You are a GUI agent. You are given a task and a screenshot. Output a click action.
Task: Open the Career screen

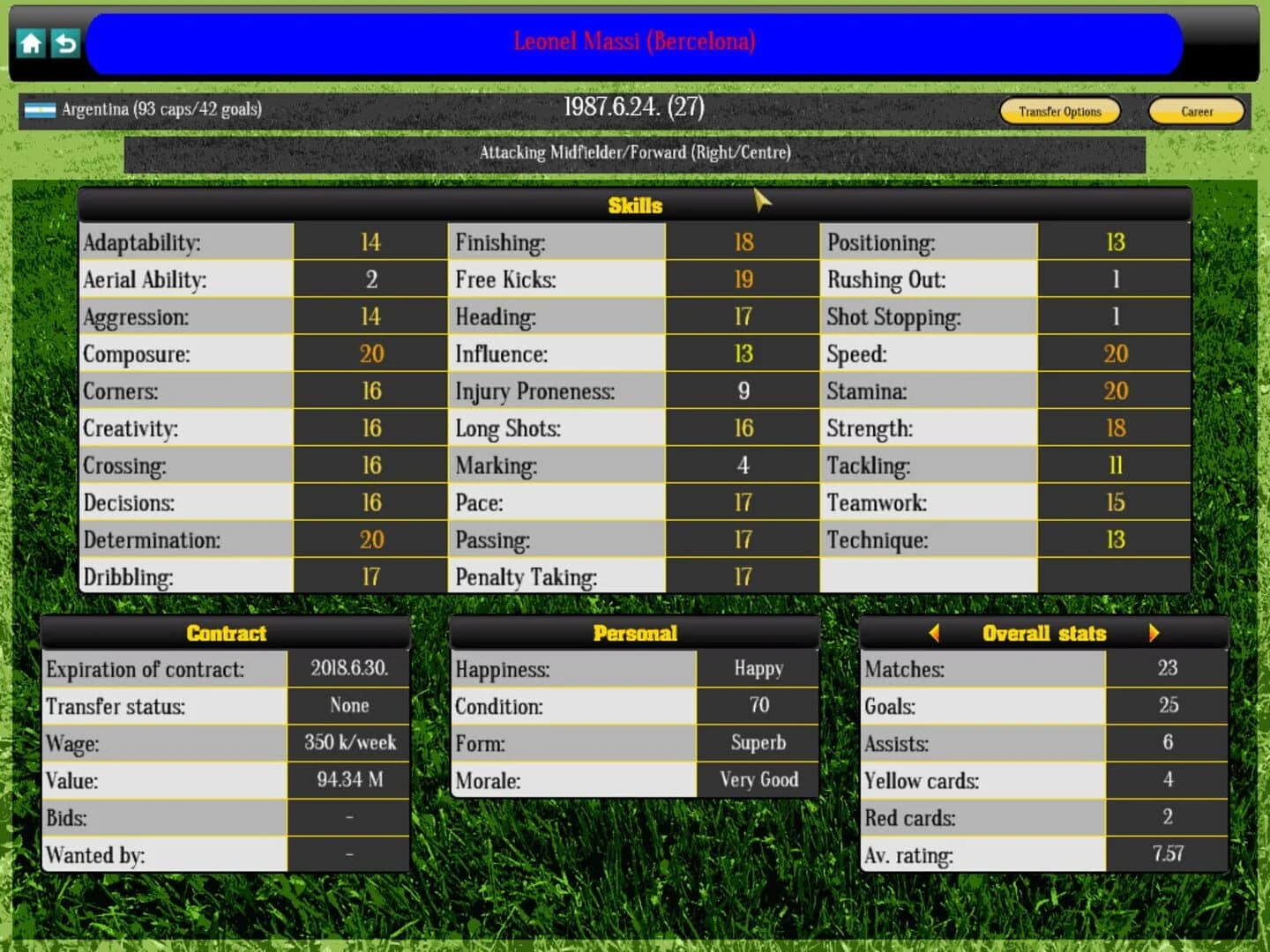1197,112
